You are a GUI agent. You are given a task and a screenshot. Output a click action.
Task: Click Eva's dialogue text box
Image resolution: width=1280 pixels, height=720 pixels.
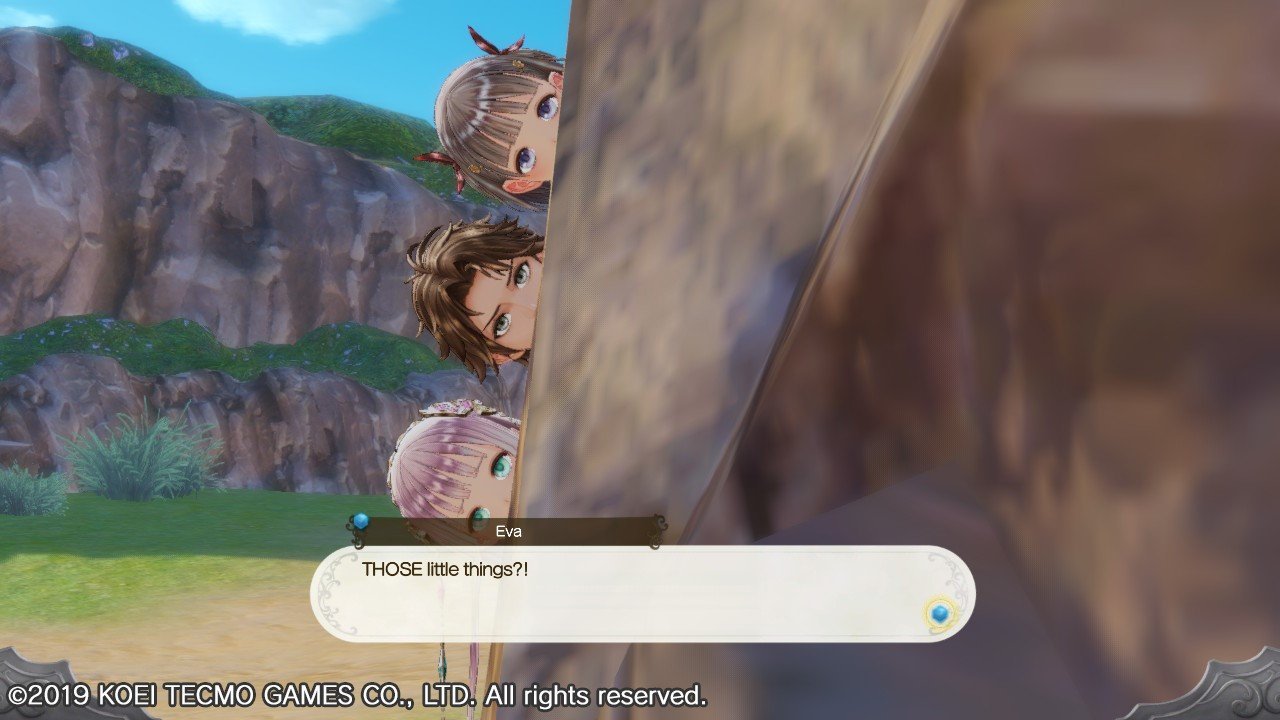point(640,593)
